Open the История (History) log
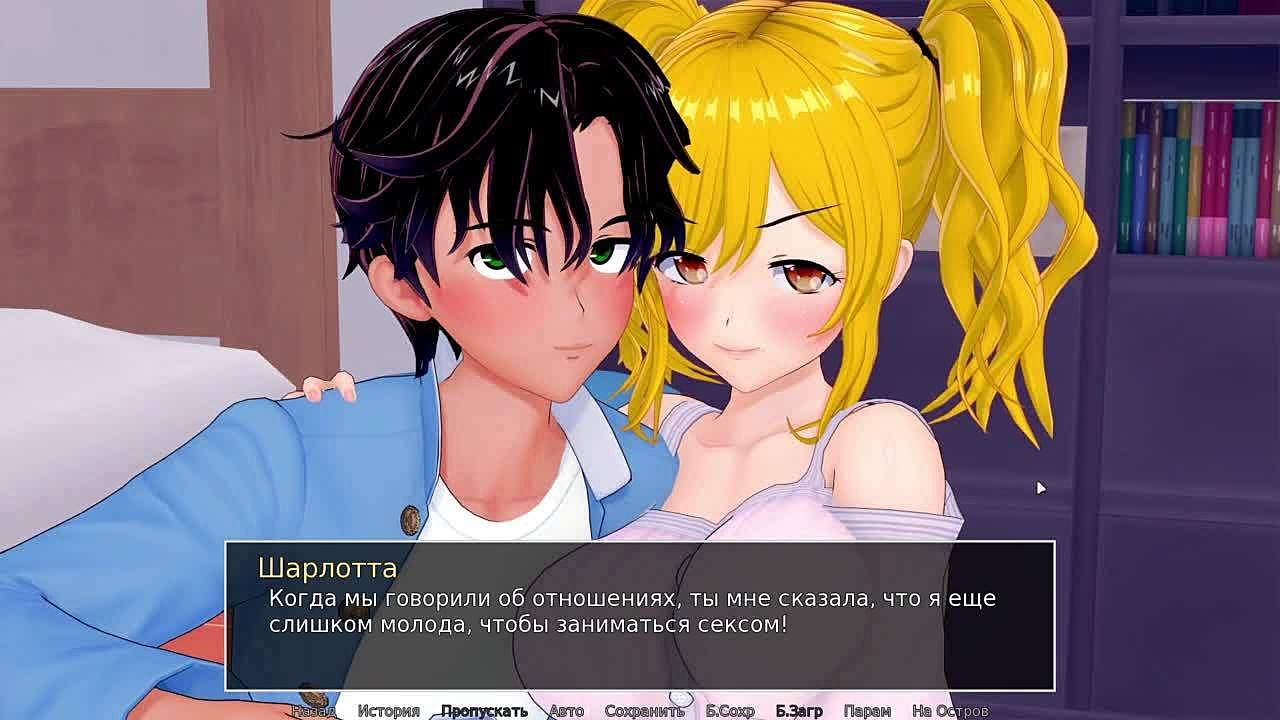Image resolution: width=1280 pixels, height=720 pixels. click(389, 711)
